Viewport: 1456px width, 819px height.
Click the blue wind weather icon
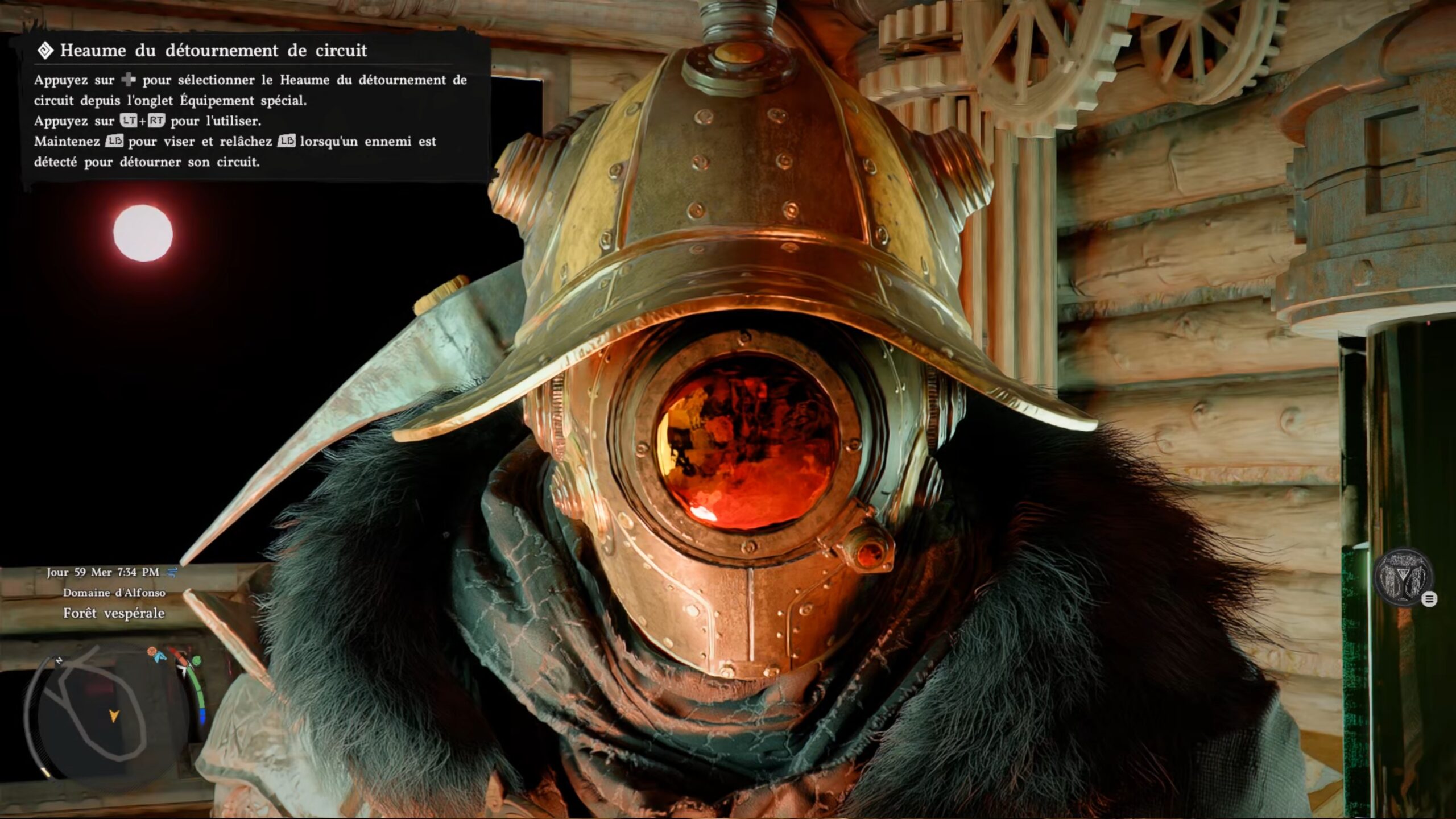pyautogui.click(x=171, y=572)
